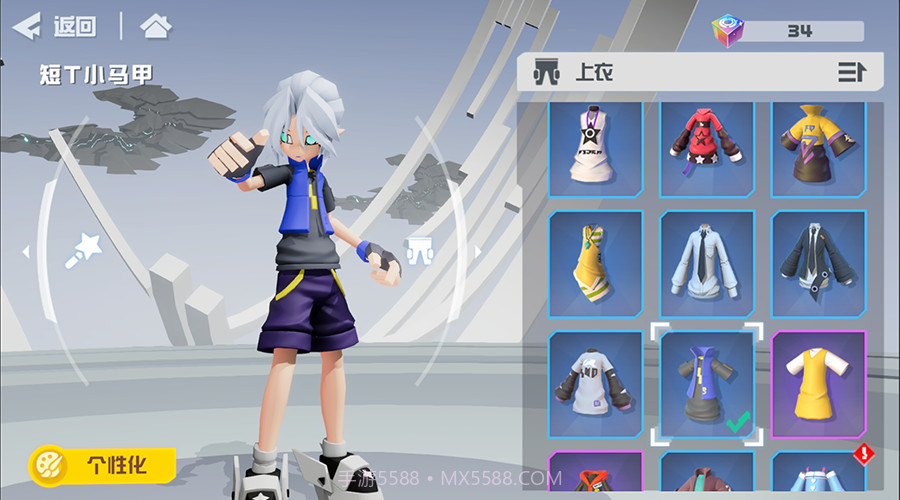Pick the yellow and black jacket
The image size is (900, 500).
[x=818, y=145]
